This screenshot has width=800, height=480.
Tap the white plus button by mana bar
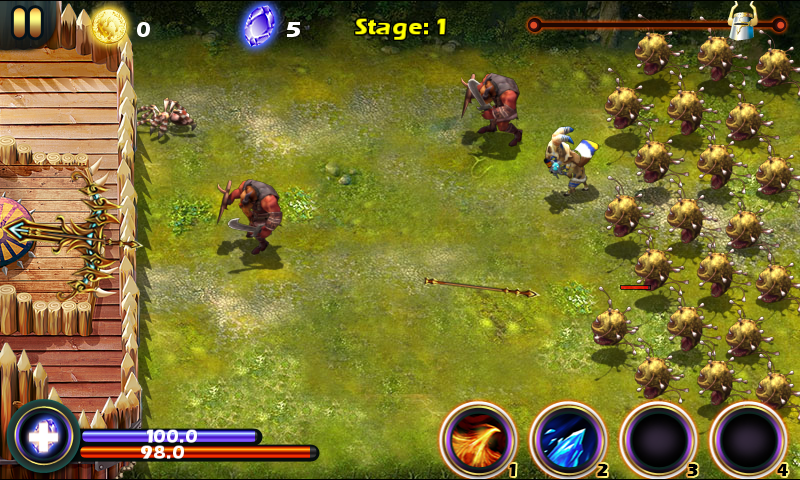pyautogui.click(x=43, y=437)
